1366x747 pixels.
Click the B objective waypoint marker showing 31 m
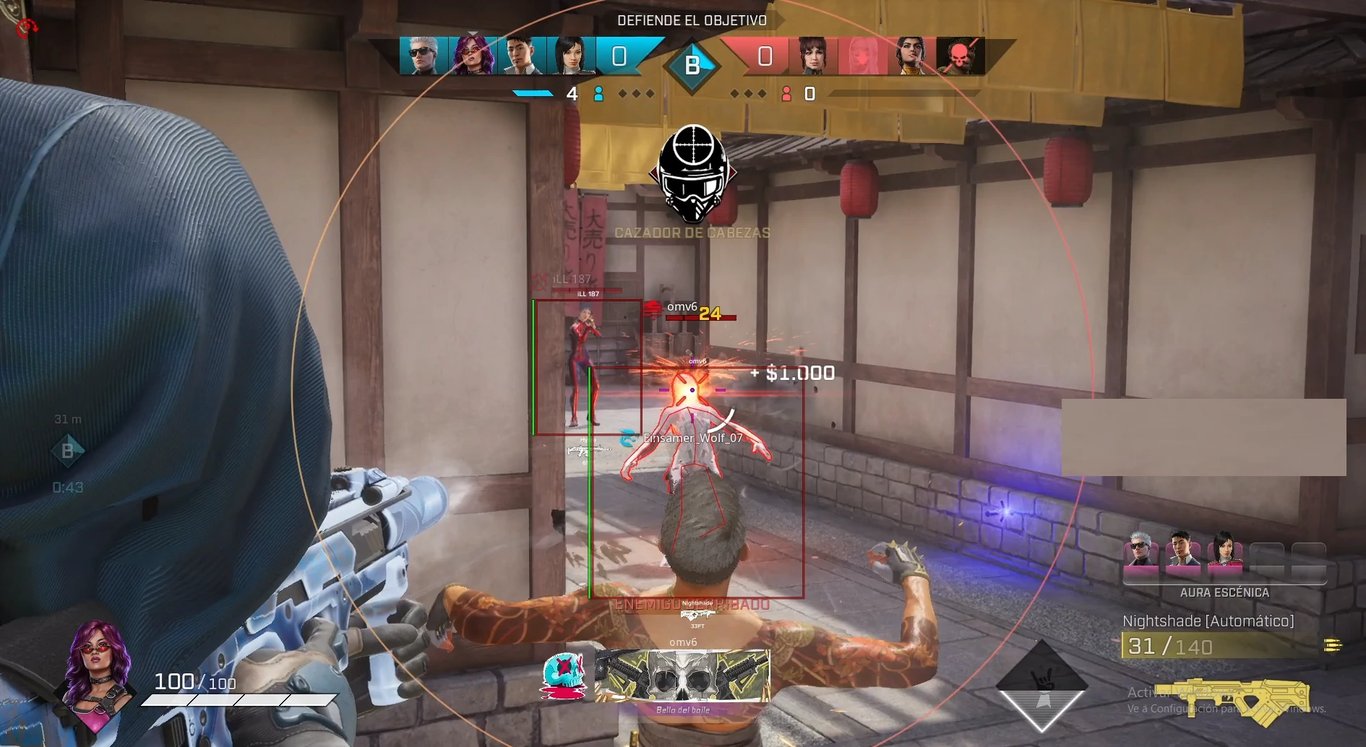[67, 451]
